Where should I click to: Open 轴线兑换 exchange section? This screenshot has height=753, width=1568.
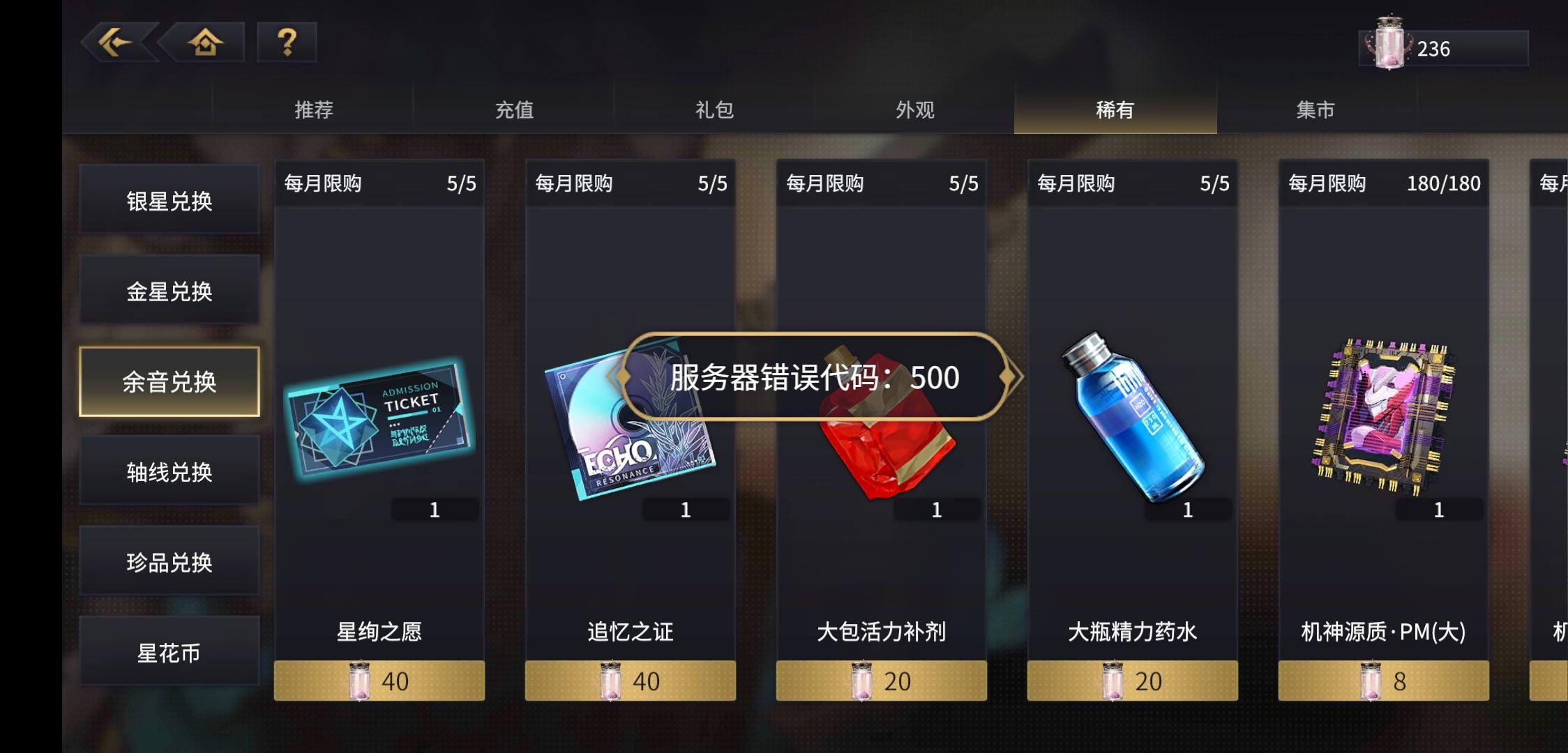pos(169,471)
